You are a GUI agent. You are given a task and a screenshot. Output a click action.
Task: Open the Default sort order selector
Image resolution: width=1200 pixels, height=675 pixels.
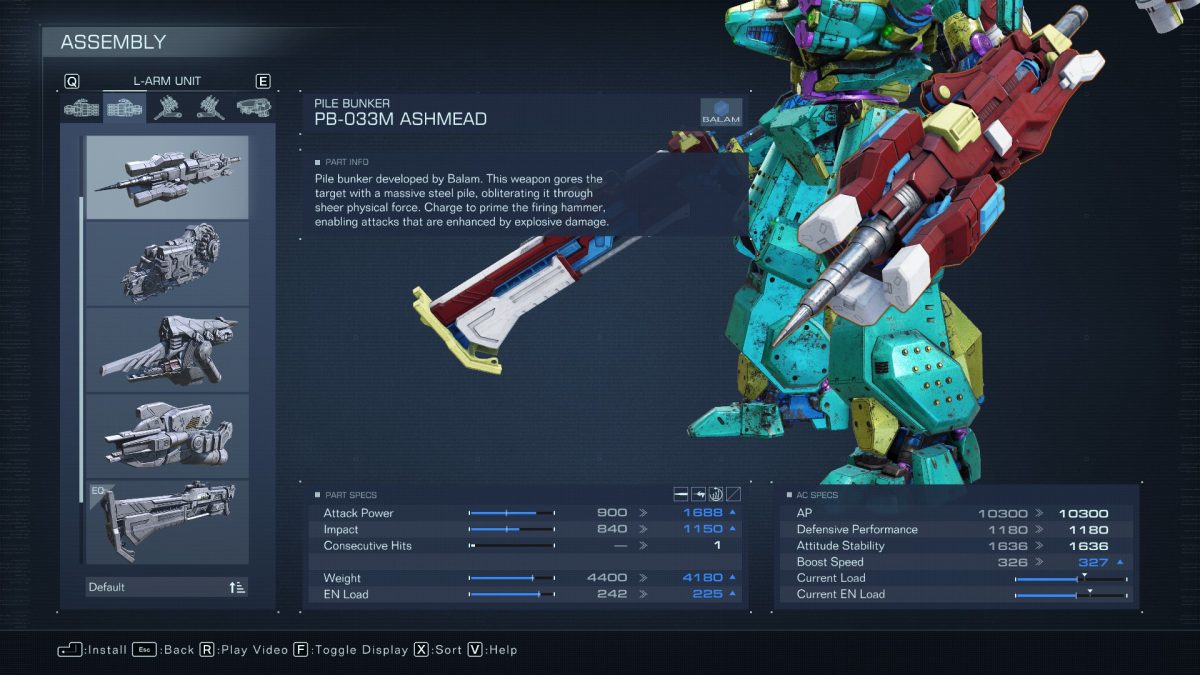click(x=167, y=587)
